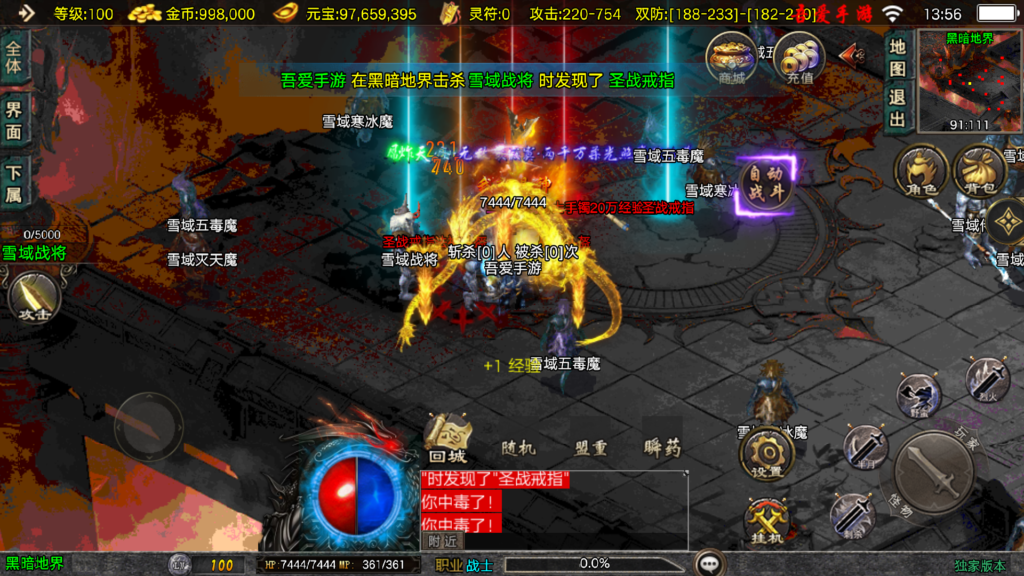Open the 设置 settings gear
This screenshot has height=576, width=1024.
coord(767,456)
